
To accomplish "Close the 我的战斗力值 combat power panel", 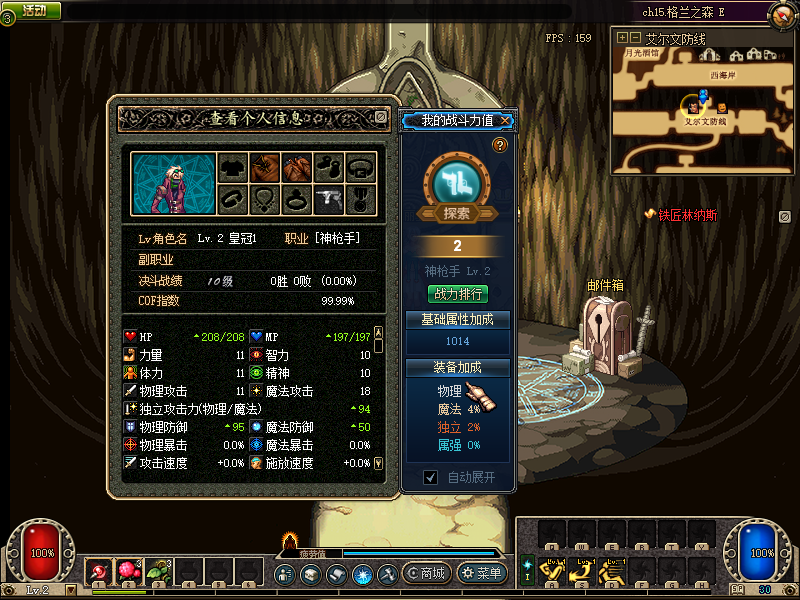I will (506, 121).
